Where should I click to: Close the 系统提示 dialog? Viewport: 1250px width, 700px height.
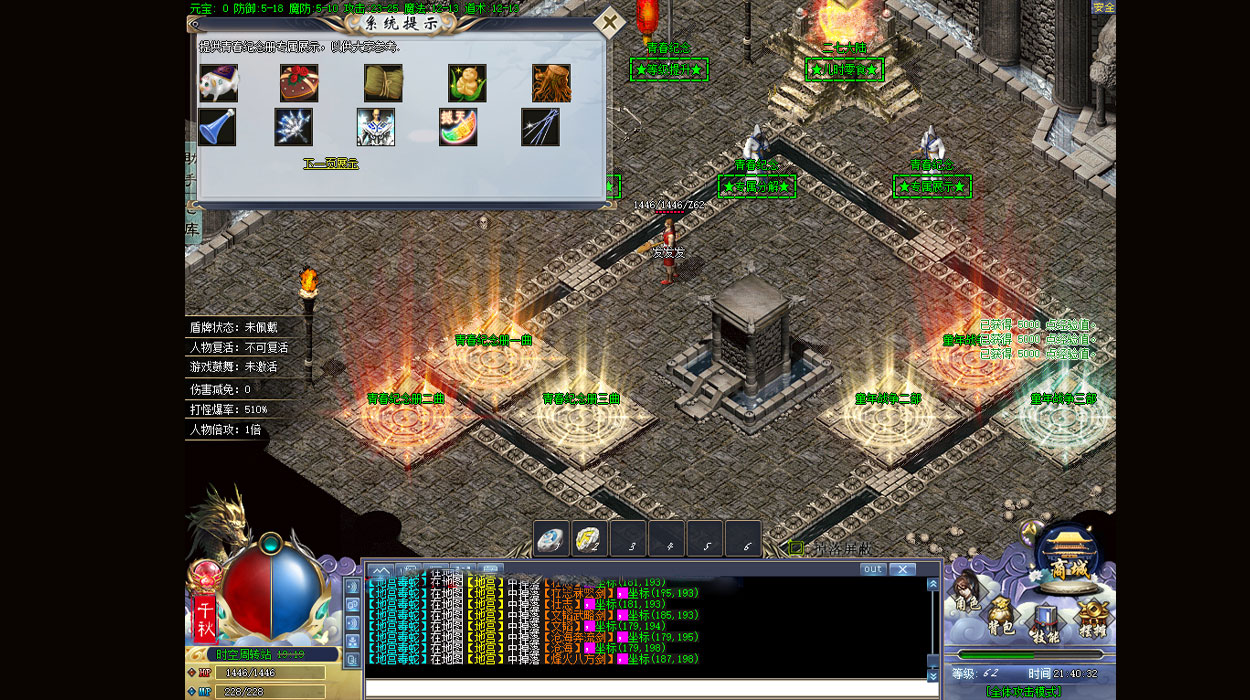click(609, 23)
